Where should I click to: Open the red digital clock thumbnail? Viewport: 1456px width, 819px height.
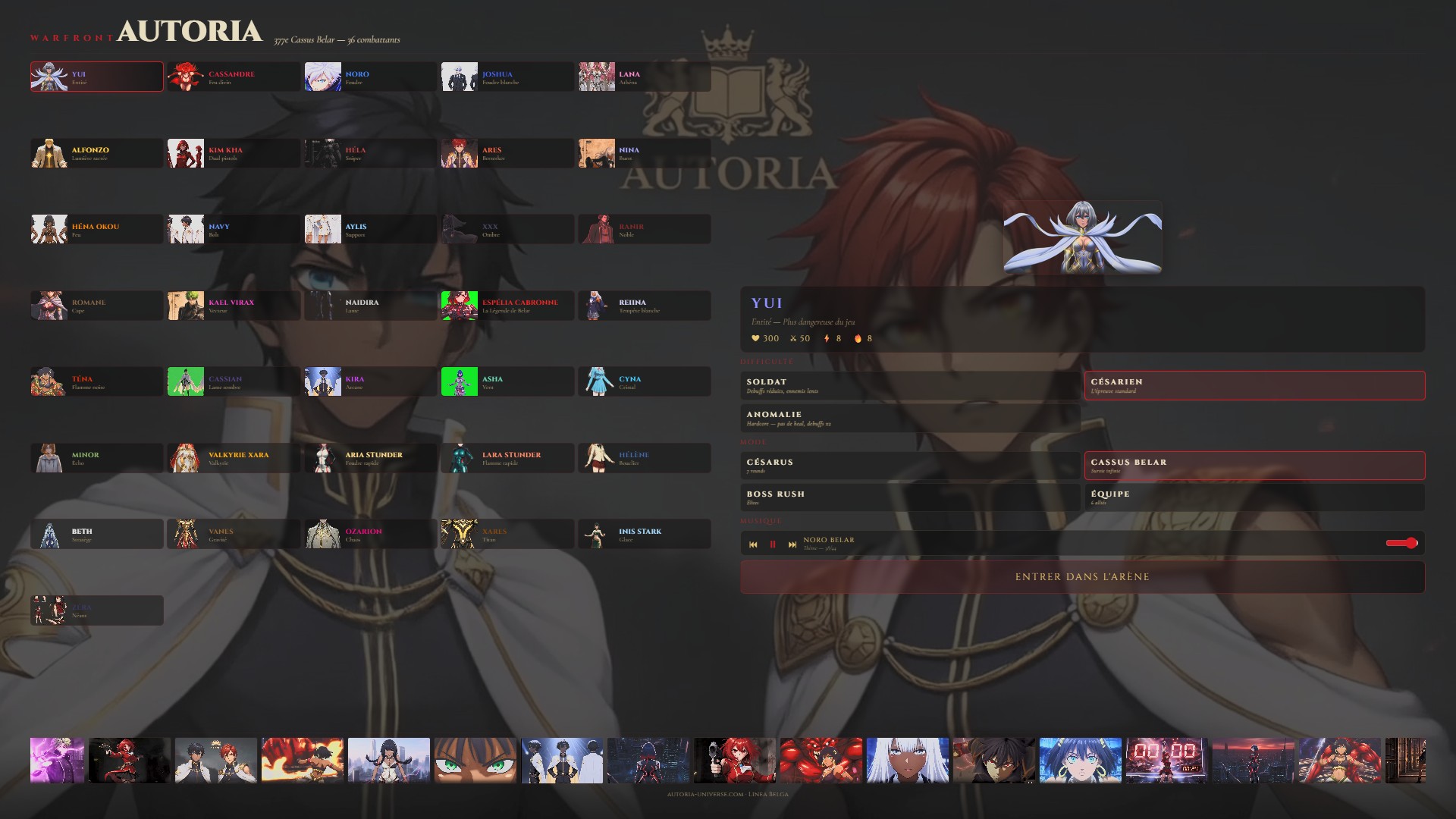click(1166, 760)
